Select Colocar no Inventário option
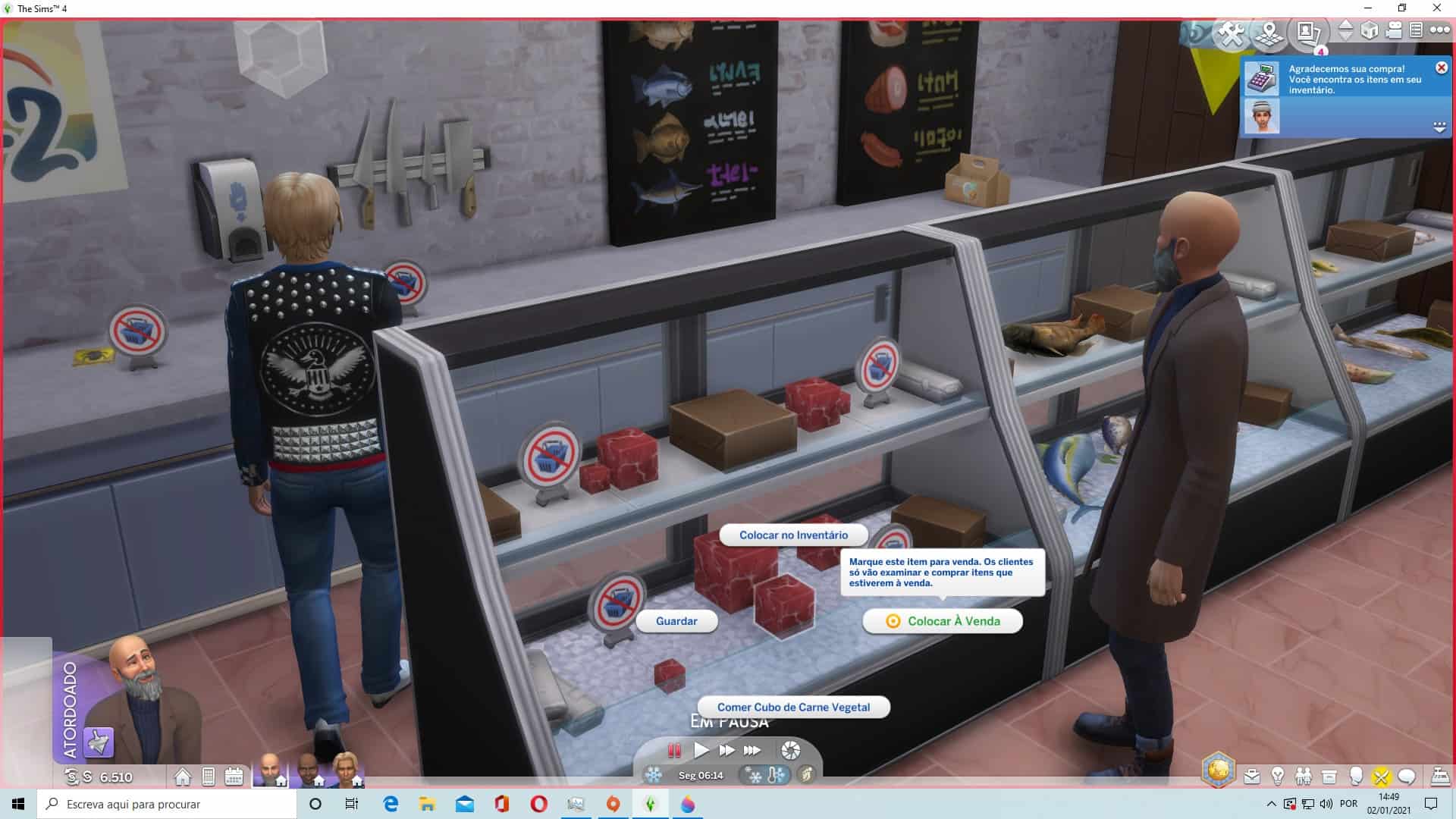 click(x=793, y=535)
